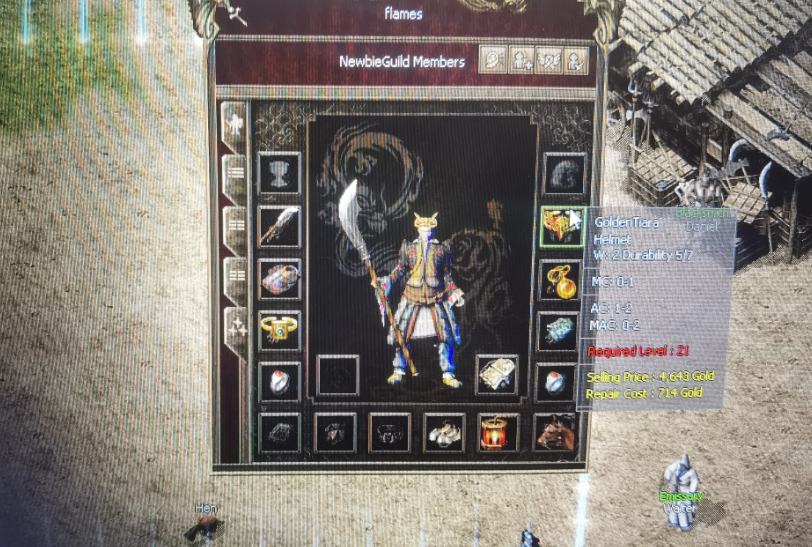Select the GoldenTiara helmet slot
This screenshot has width=812, height=547.
tap(562, 227)
